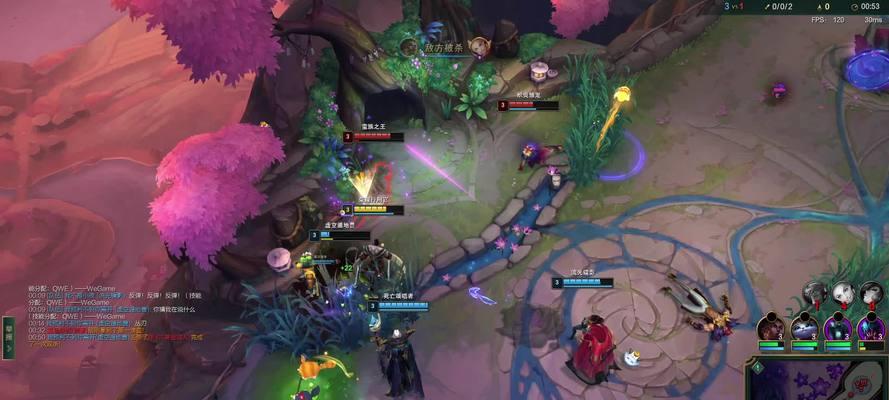Click the green diamond icon on the minimap frame
Screen dimensions: 889x400
[757, 368]
